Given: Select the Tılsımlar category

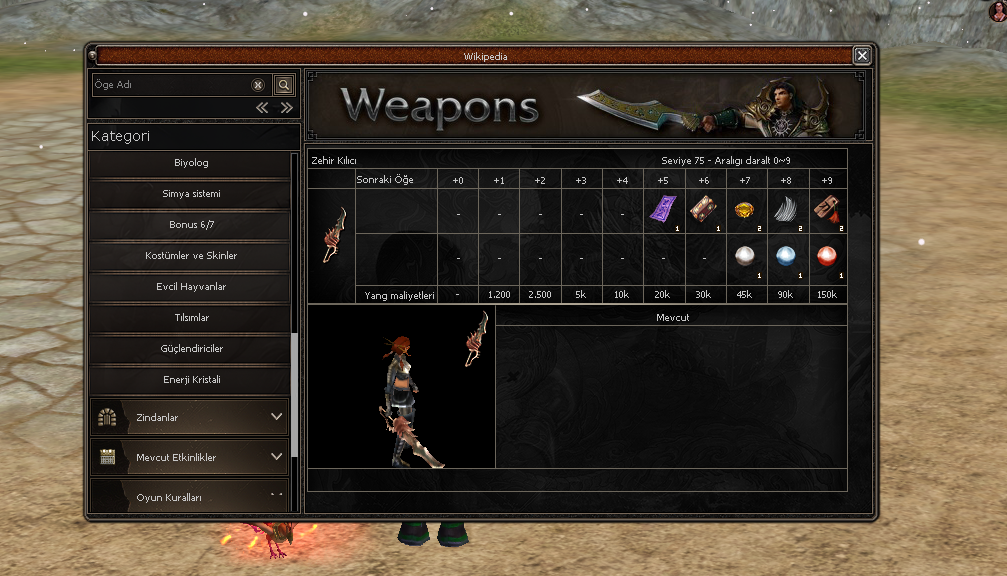Looking at the screenshot, I should pyautogui.click(x=190, y=318).
